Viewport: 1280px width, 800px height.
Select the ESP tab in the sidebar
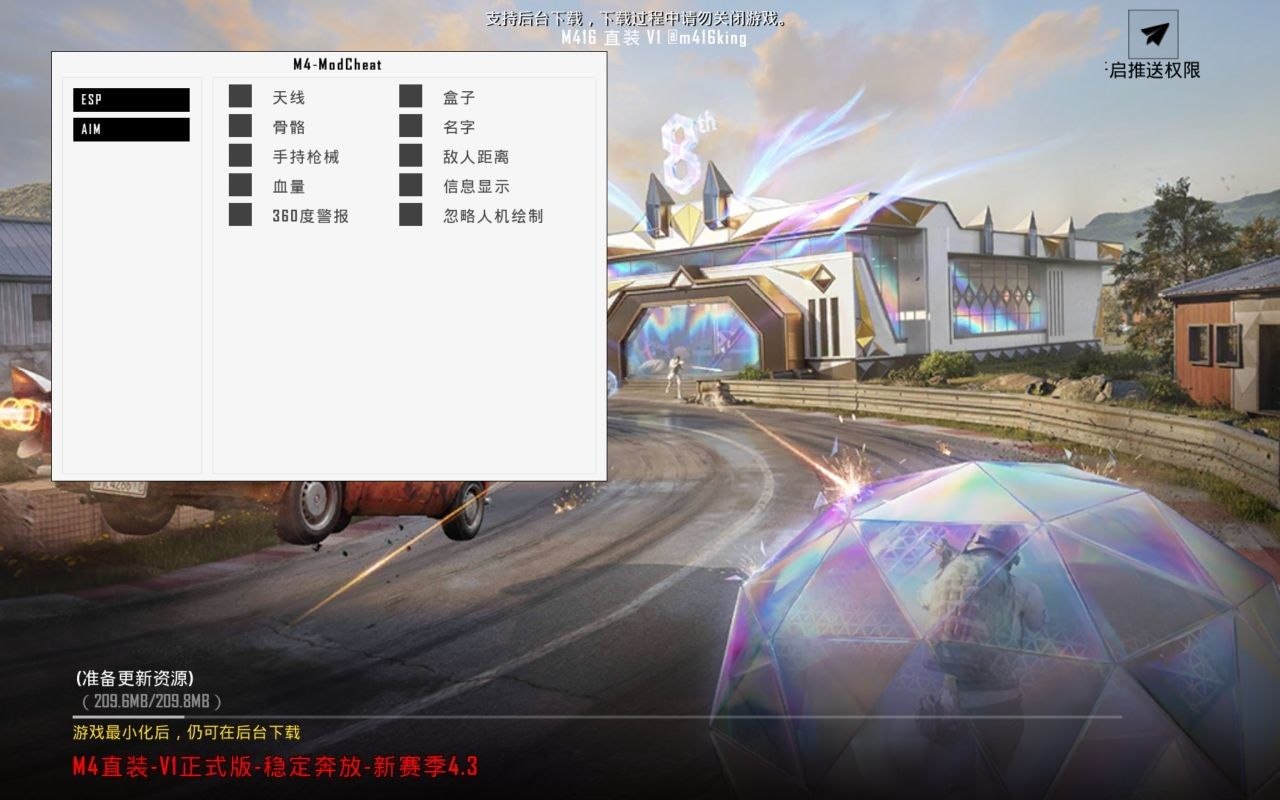pos(130,99)
